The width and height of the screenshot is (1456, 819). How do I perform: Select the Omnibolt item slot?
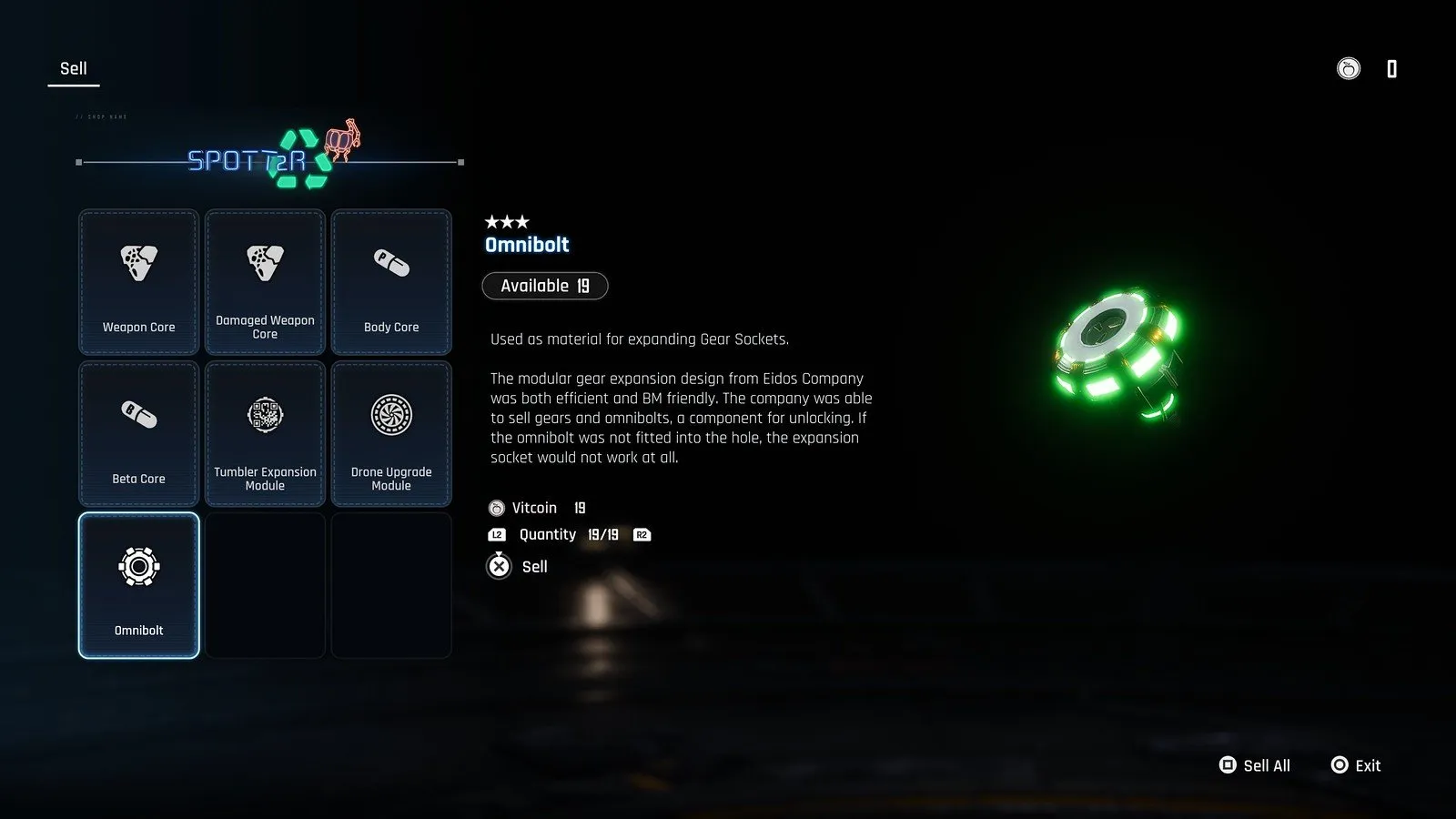pos(138,585)
